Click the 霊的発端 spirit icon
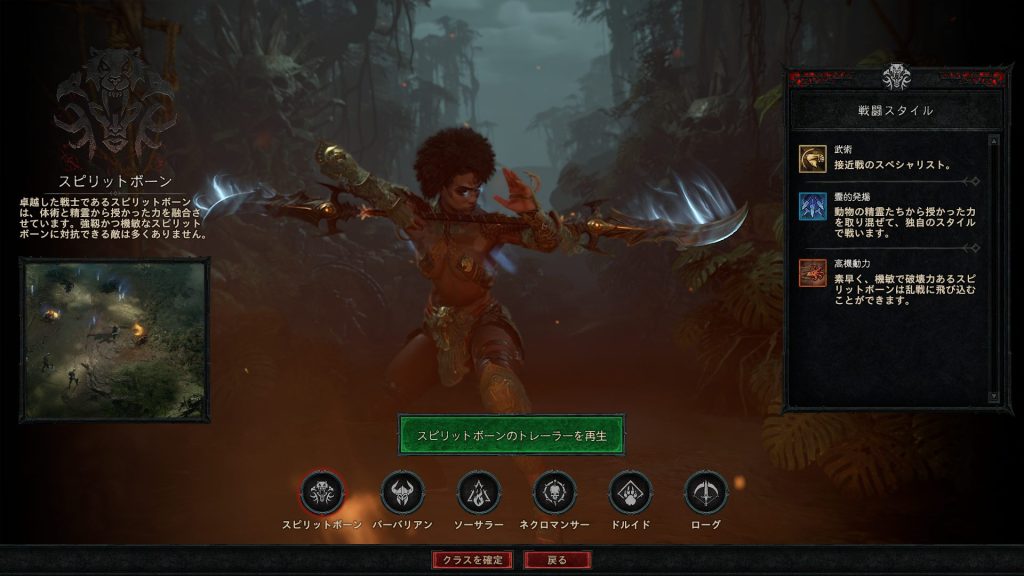Viewport: 1024px width, 576px height. (x=812, y=206)
